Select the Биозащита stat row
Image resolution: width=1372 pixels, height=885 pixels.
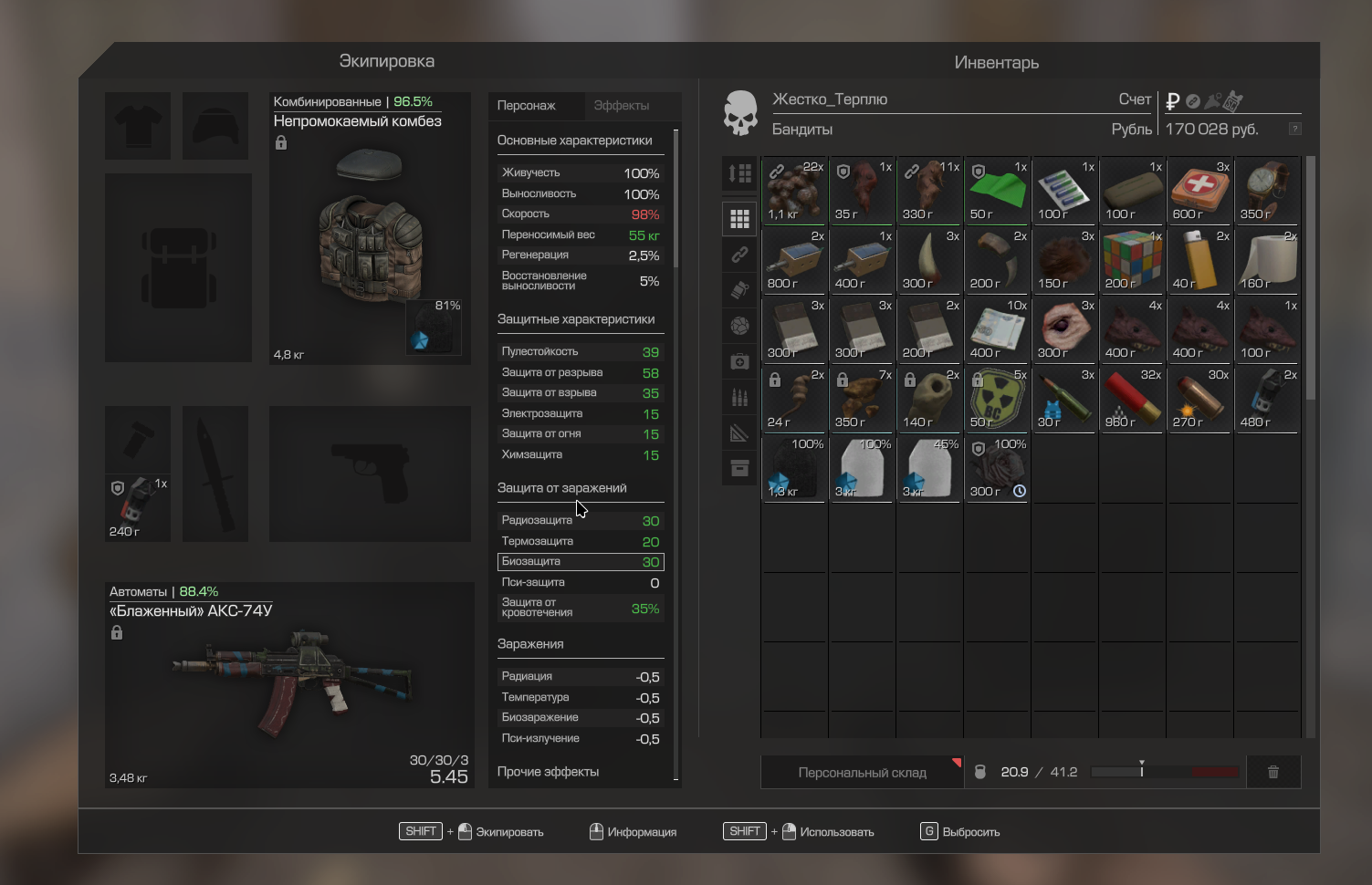580,562
